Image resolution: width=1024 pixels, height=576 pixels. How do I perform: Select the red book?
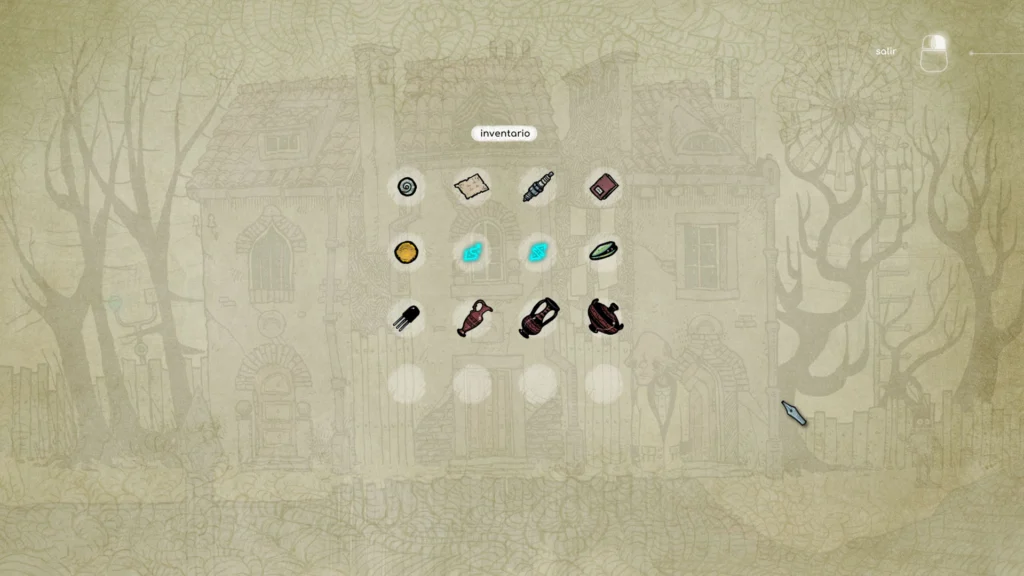click(603, 186)
